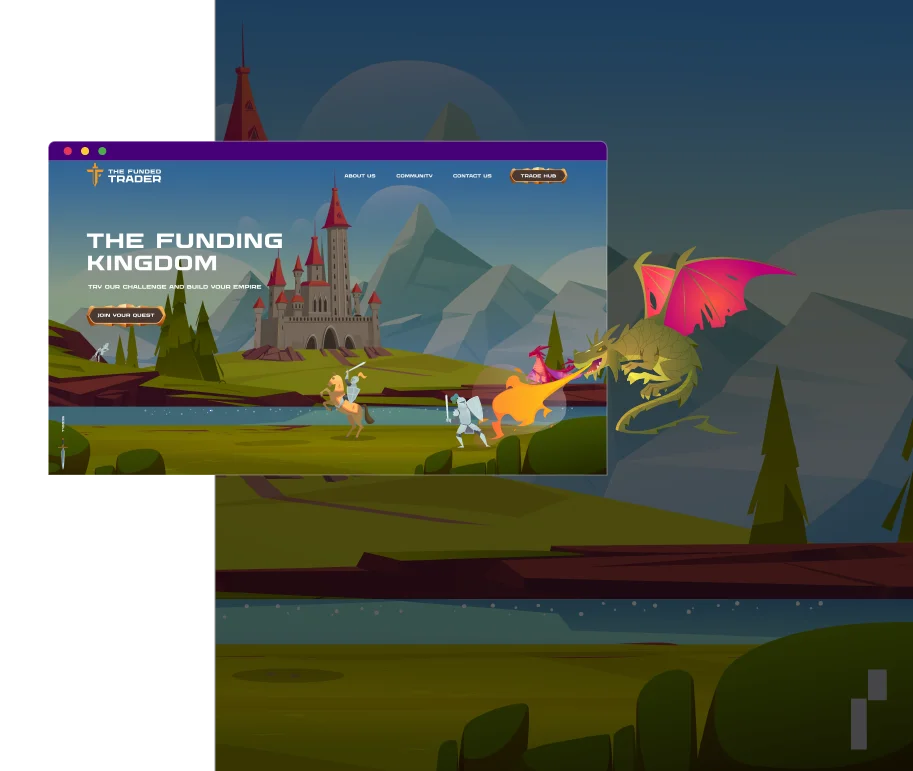This screenshot has width=913, height=771.
Task: Minimize the window using the yellow dot
Action: (x=85, y=151)
